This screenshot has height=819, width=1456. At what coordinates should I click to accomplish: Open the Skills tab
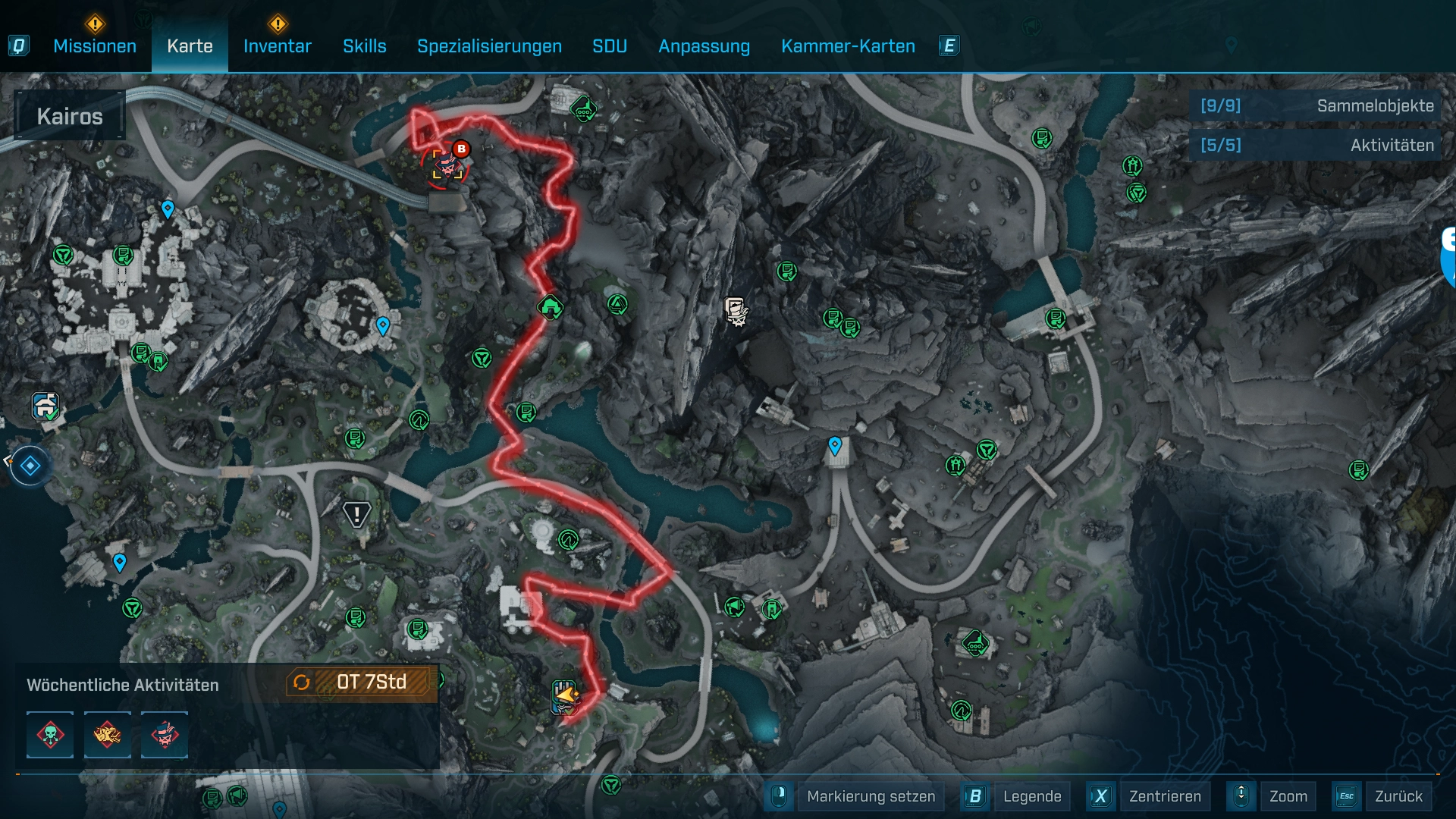point(365,46)
